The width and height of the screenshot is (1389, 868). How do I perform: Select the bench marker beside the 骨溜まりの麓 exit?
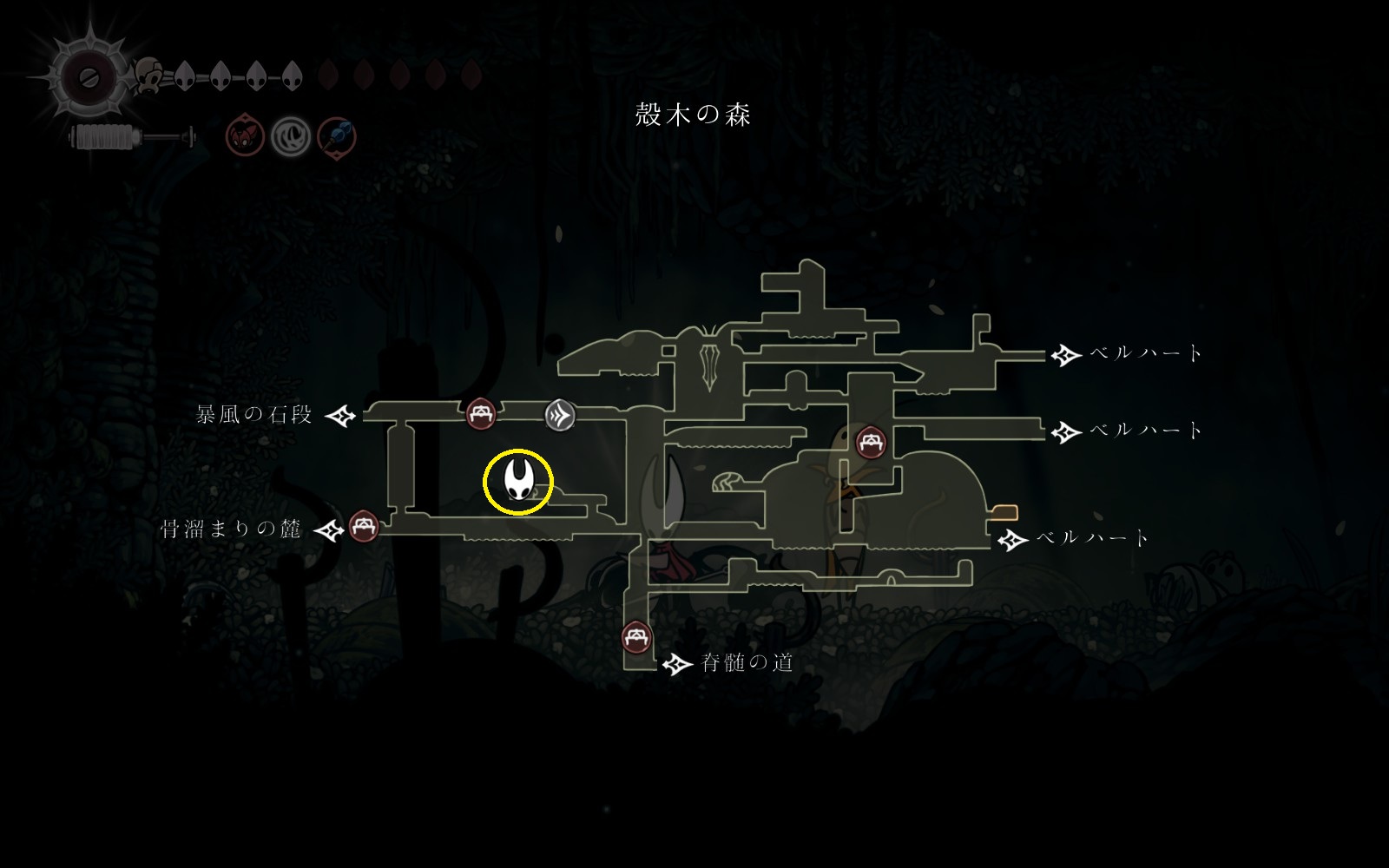point(364,526)
